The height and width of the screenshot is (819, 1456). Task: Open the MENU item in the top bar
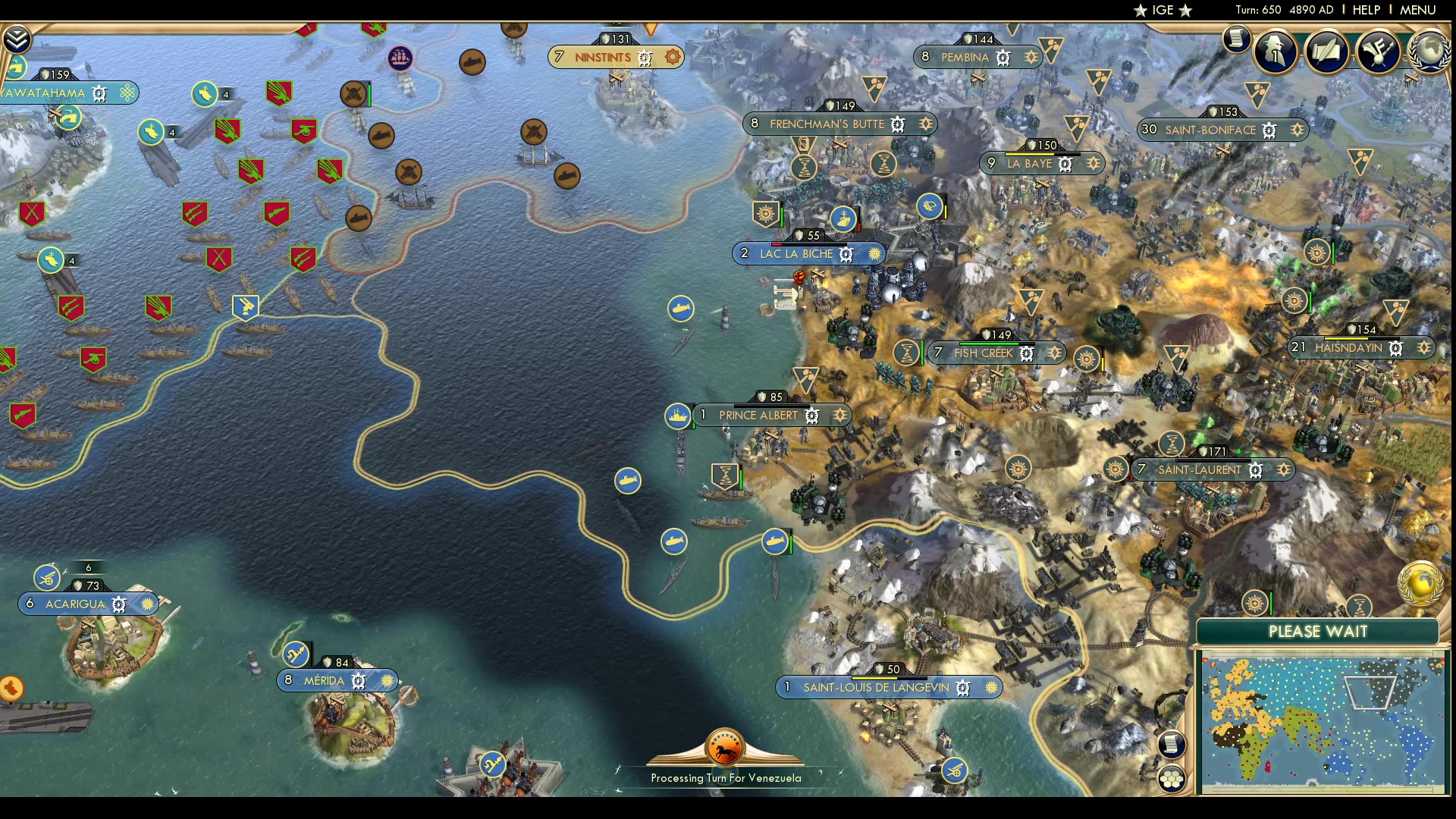[1418, 10]
